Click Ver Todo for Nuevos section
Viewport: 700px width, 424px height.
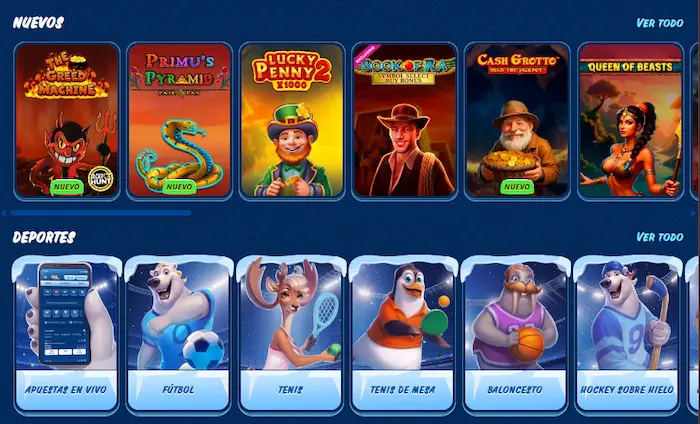[x=659, y=23]
